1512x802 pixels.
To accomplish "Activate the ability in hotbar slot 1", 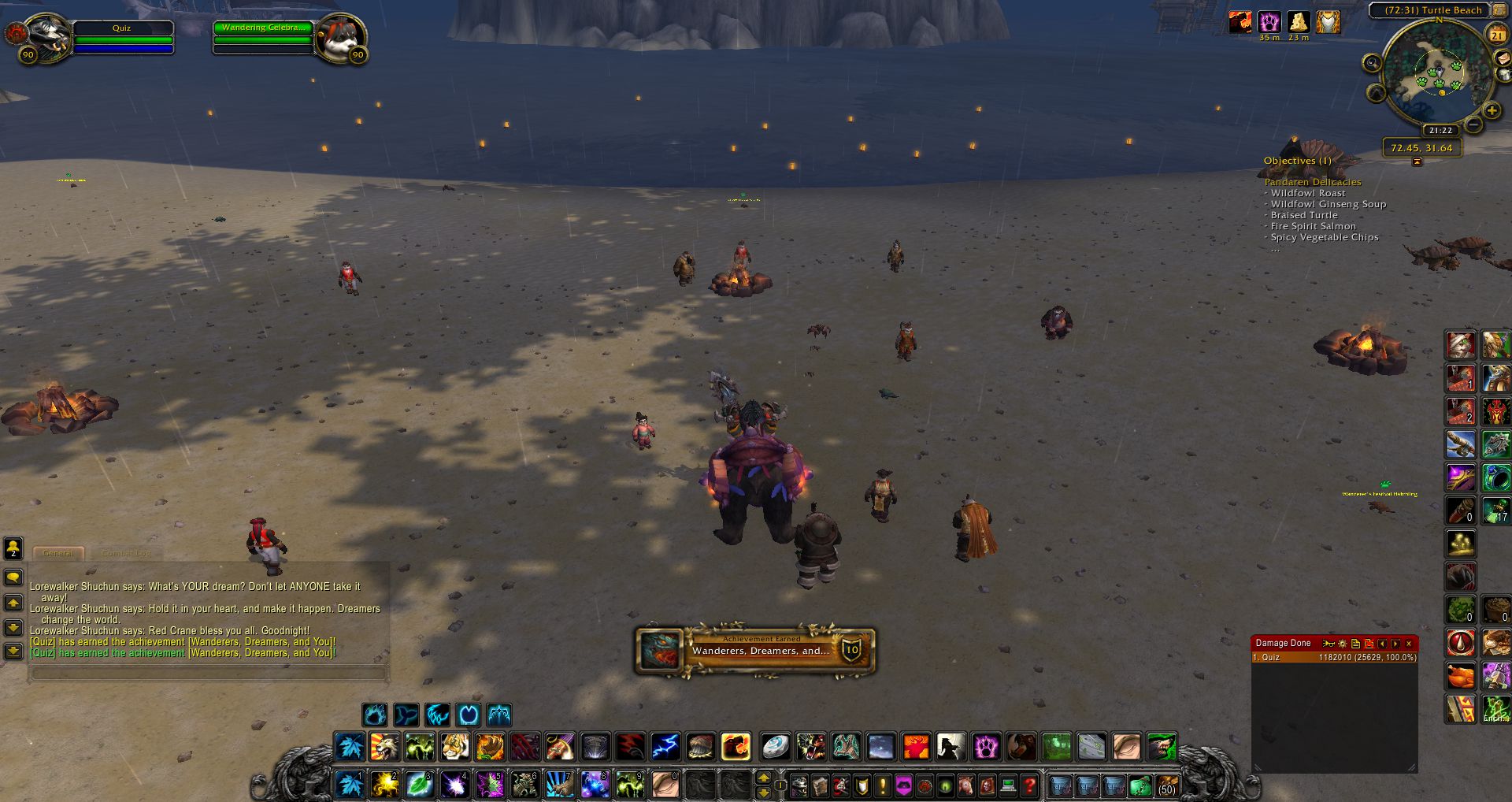I will click(x=349, y=785).
